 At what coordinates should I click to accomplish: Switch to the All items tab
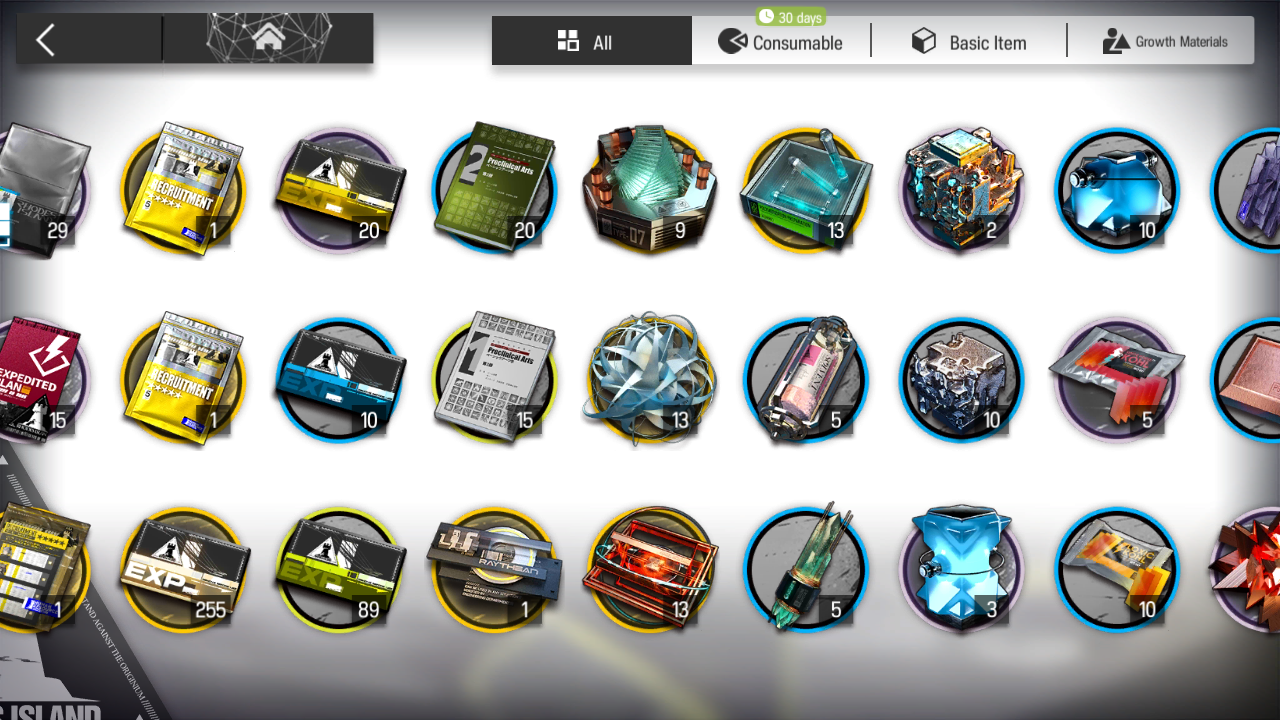click(591, 42)
